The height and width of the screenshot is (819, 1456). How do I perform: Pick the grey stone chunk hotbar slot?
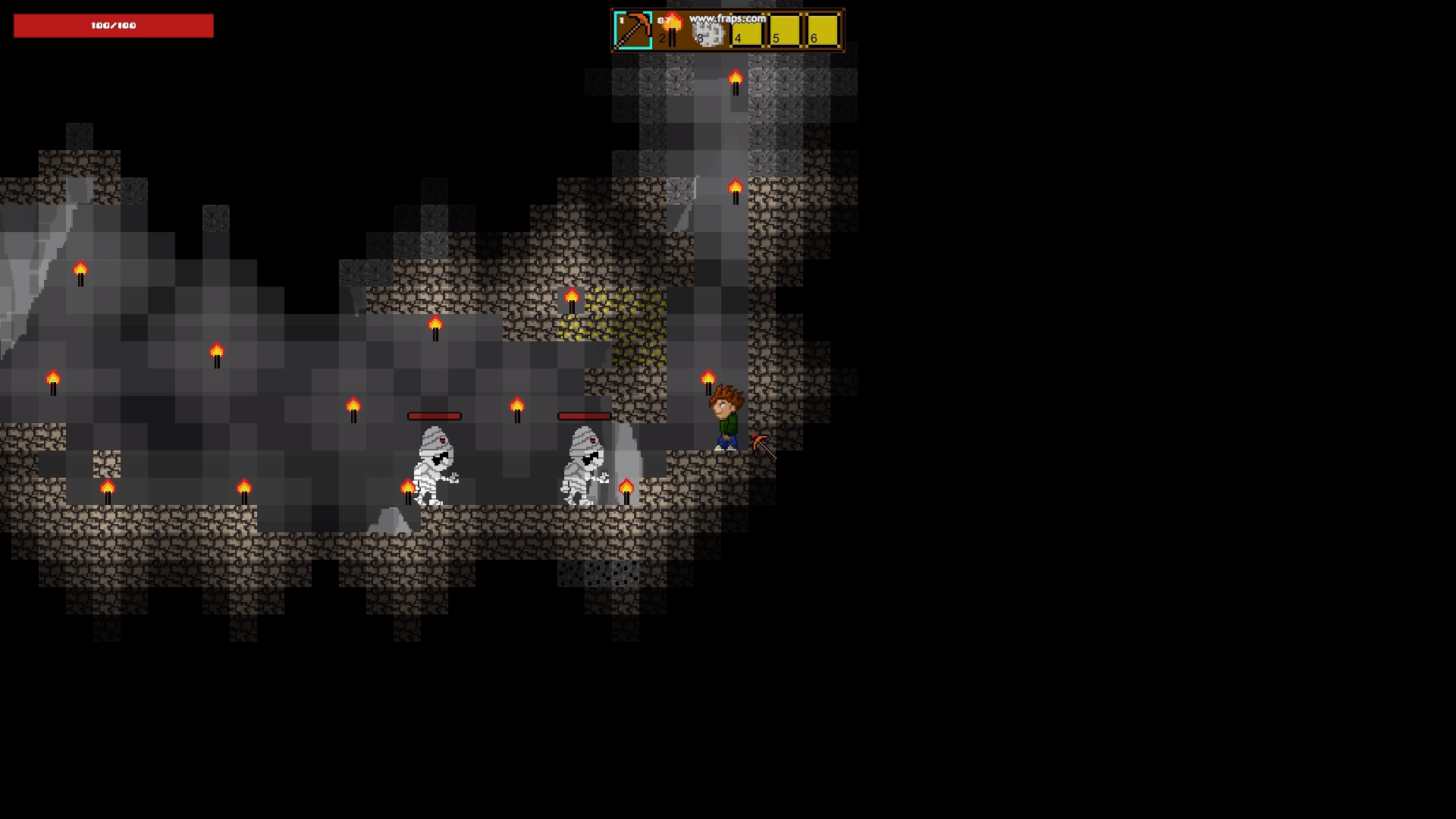coord(709,32)
